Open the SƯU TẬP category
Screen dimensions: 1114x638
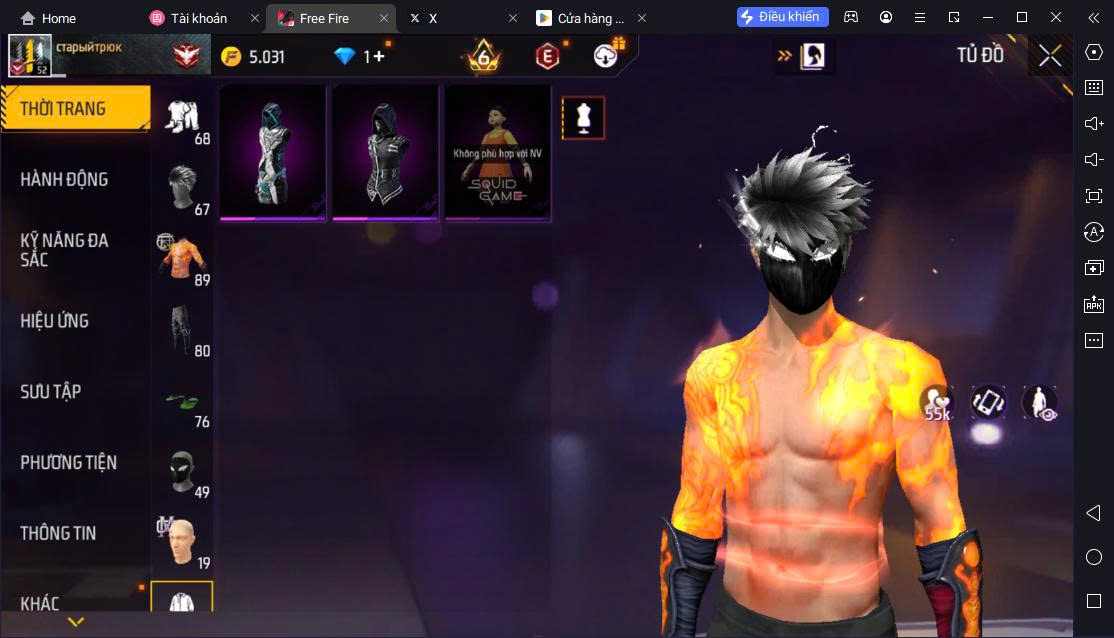point(50,392)
